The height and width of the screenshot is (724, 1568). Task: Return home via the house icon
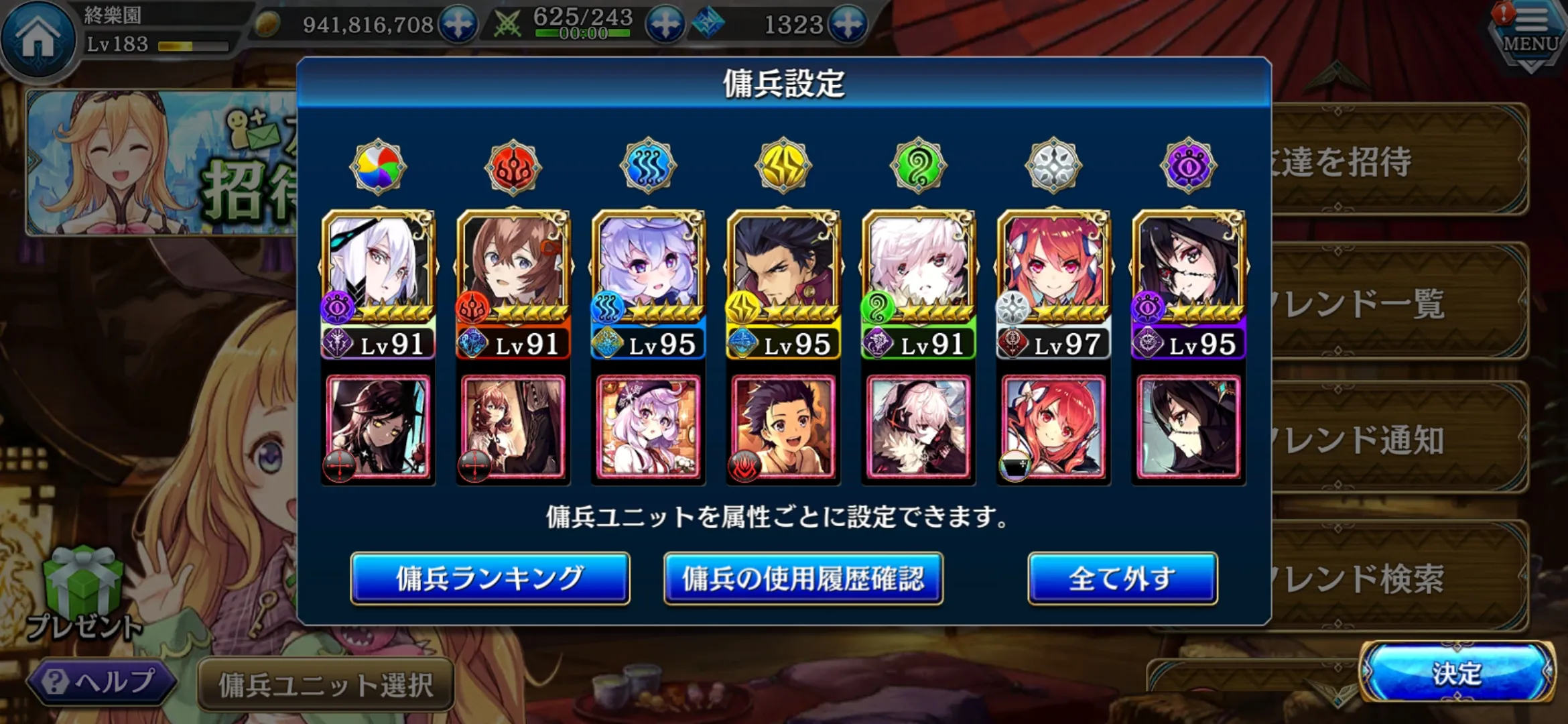point(38,38)
